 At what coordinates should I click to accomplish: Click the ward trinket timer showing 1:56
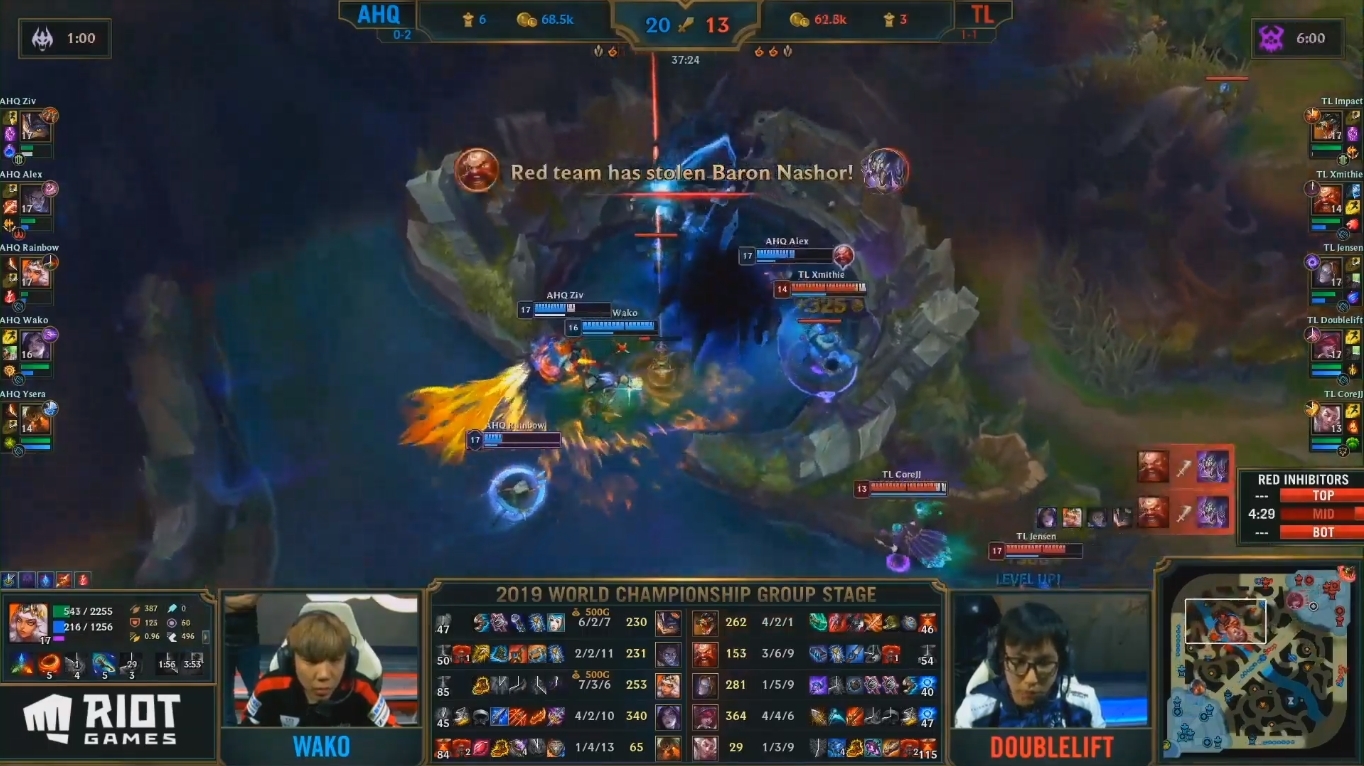[167, 664]
